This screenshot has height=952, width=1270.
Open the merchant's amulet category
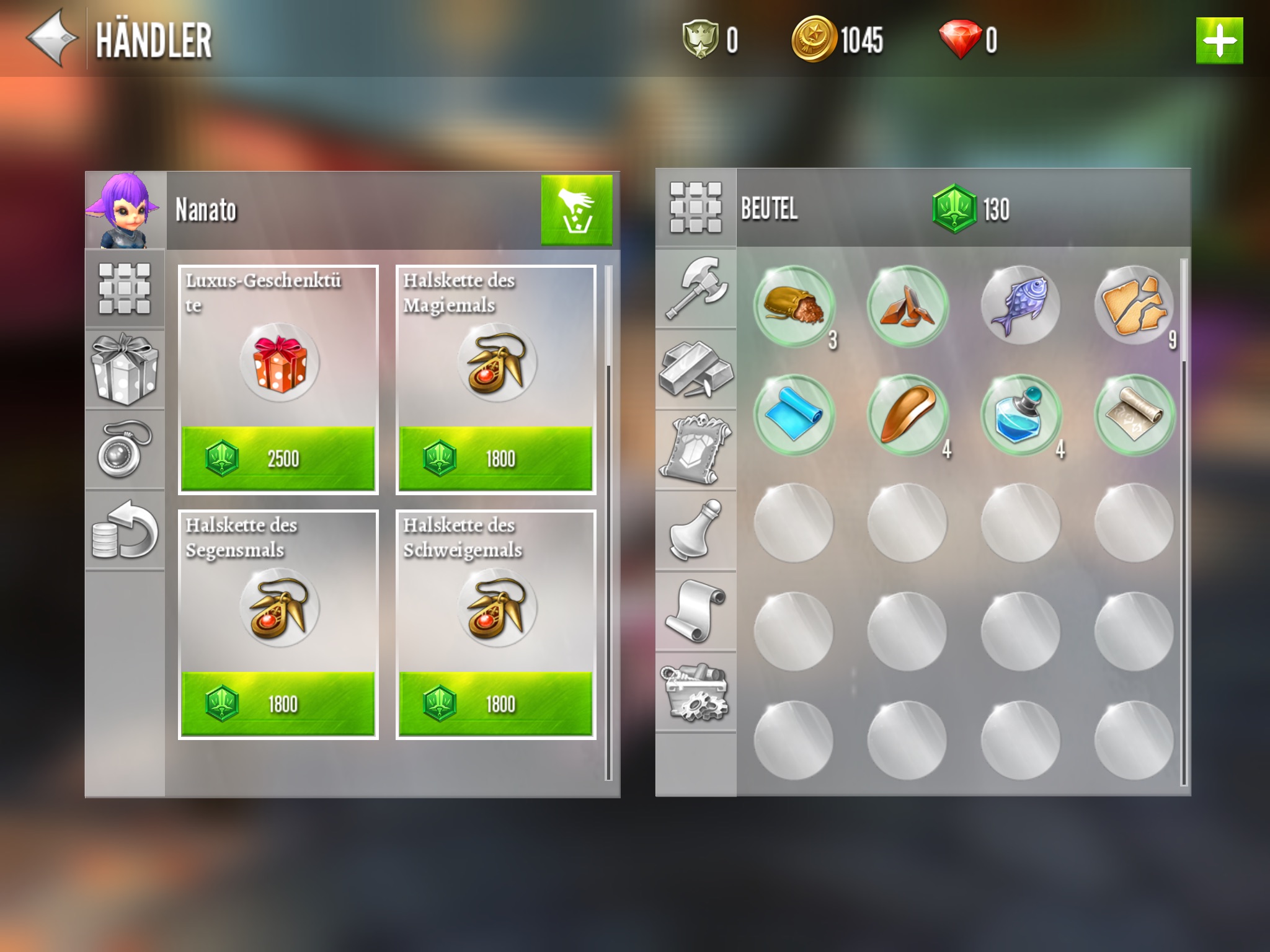125,449
